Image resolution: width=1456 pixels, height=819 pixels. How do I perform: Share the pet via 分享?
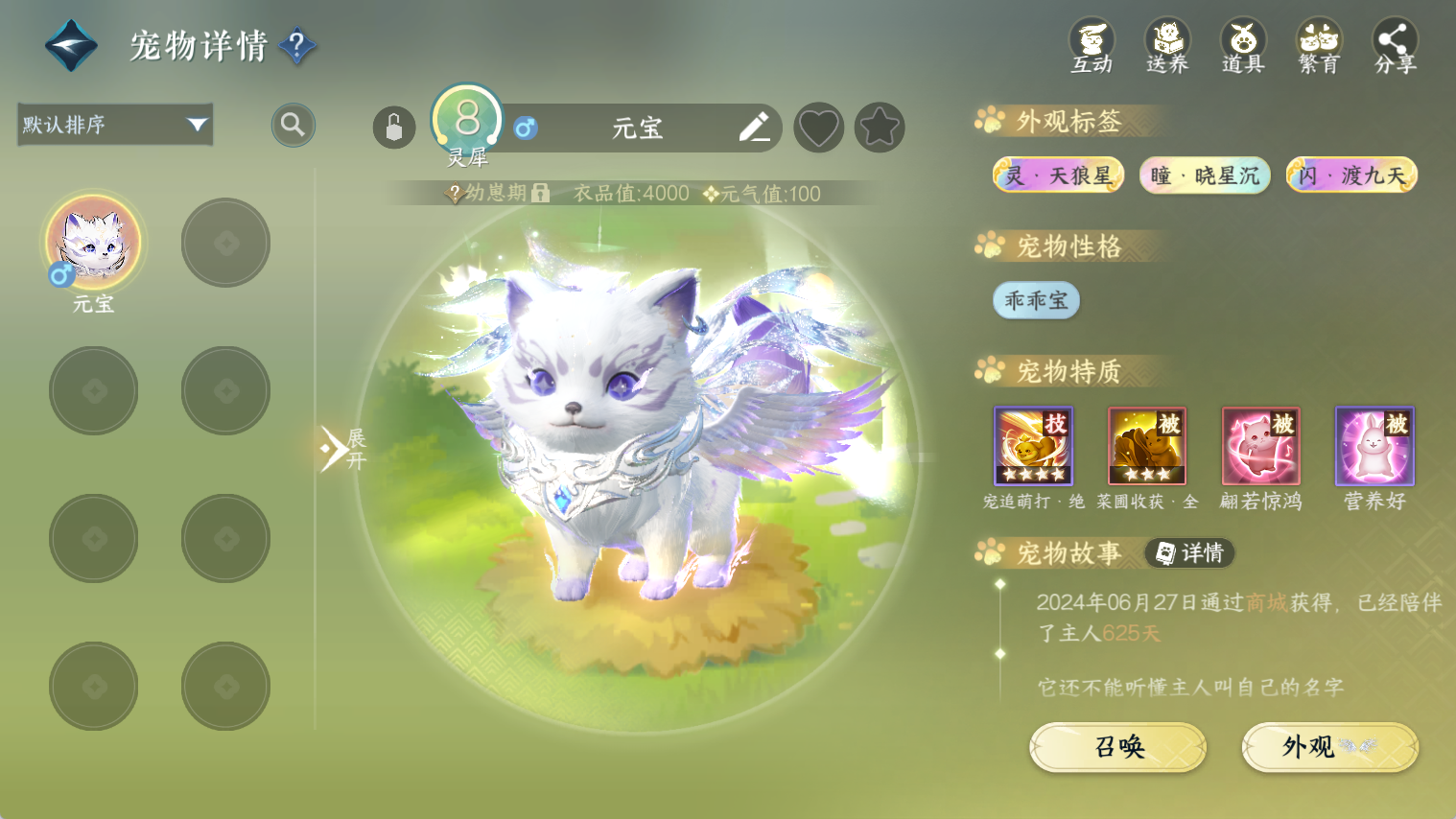tap(1395, 46)
